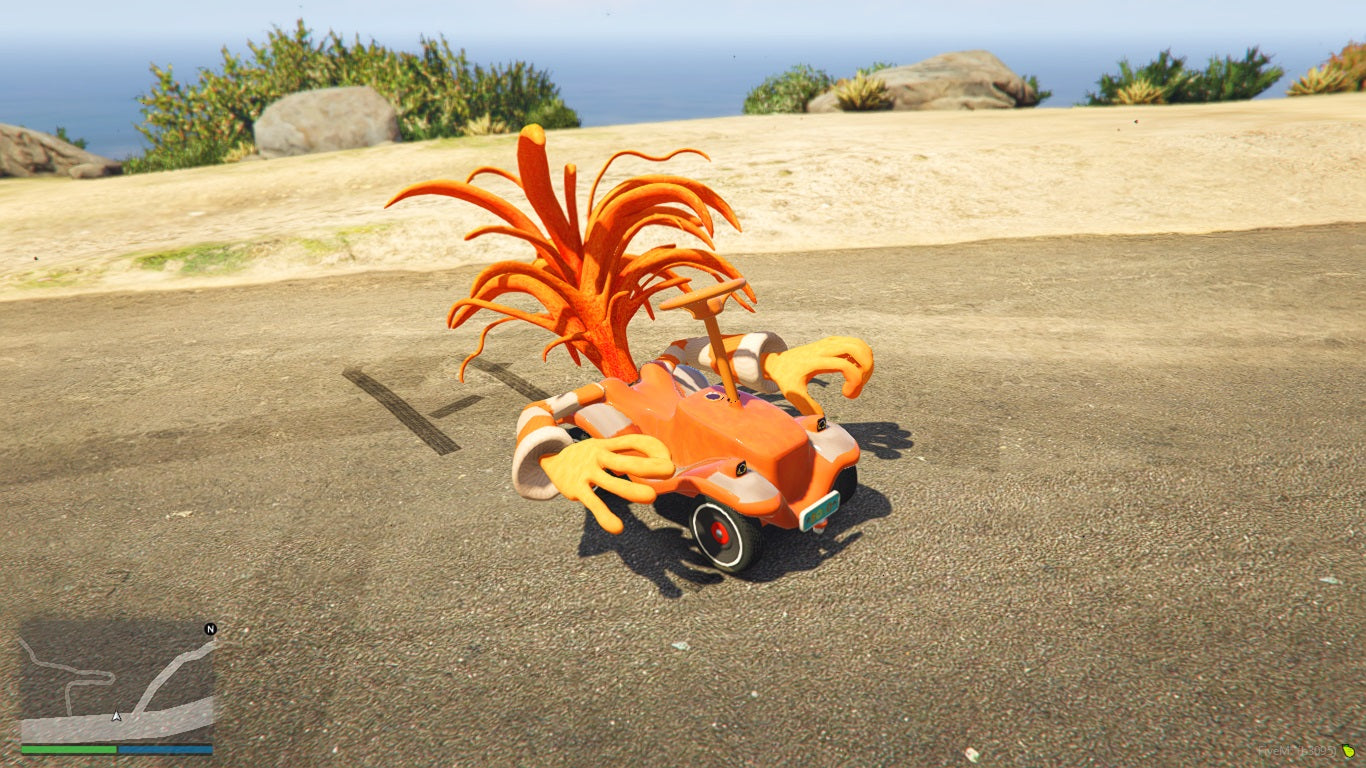Select the player arrow on the minimap
Viewport: 1366px width, 768px height.
(117, 716)
